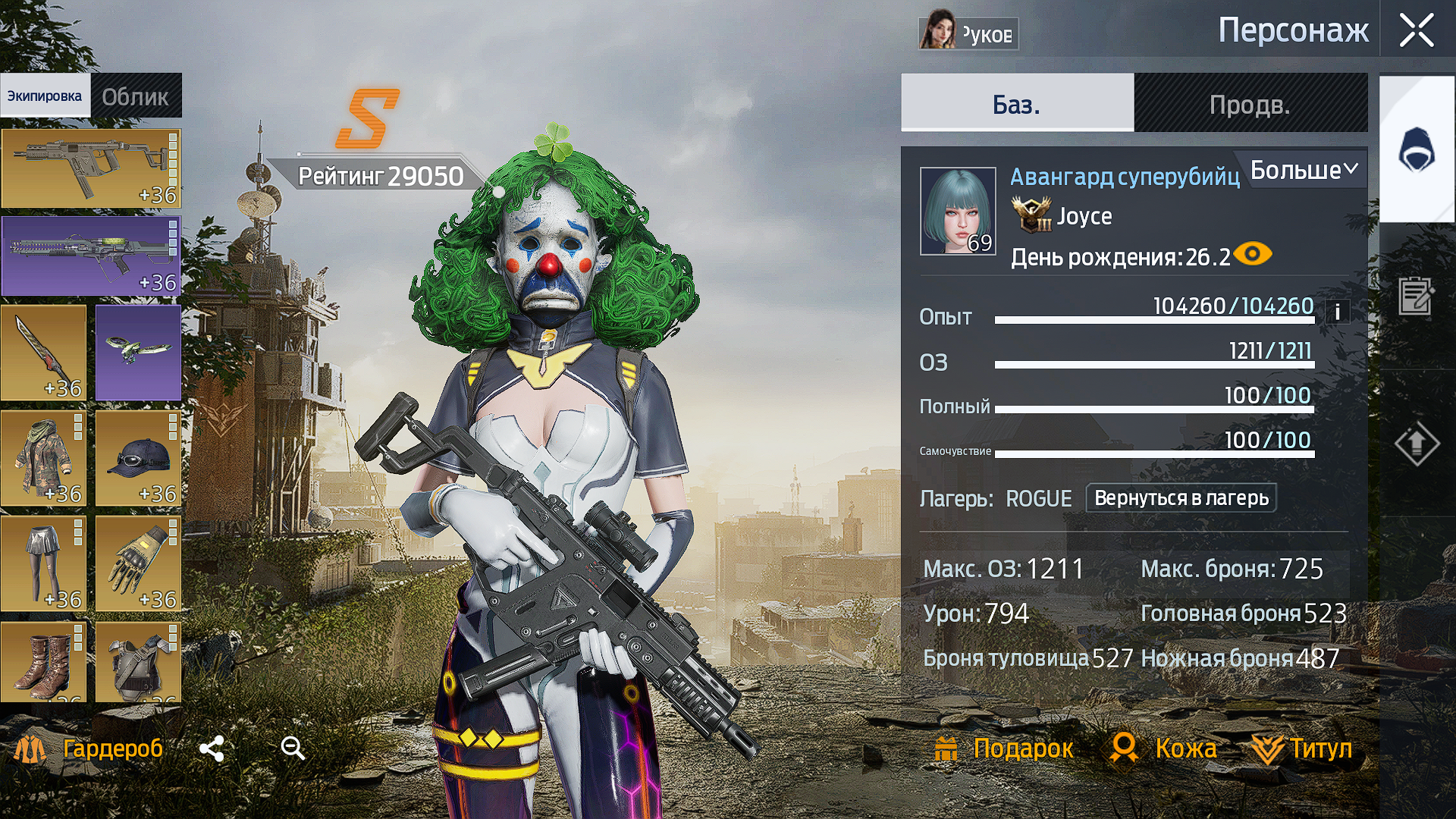This screenshot has height=819, width=1456.
Task: Open the Продв. advanced stats tab
Action: click(1250, 104)
